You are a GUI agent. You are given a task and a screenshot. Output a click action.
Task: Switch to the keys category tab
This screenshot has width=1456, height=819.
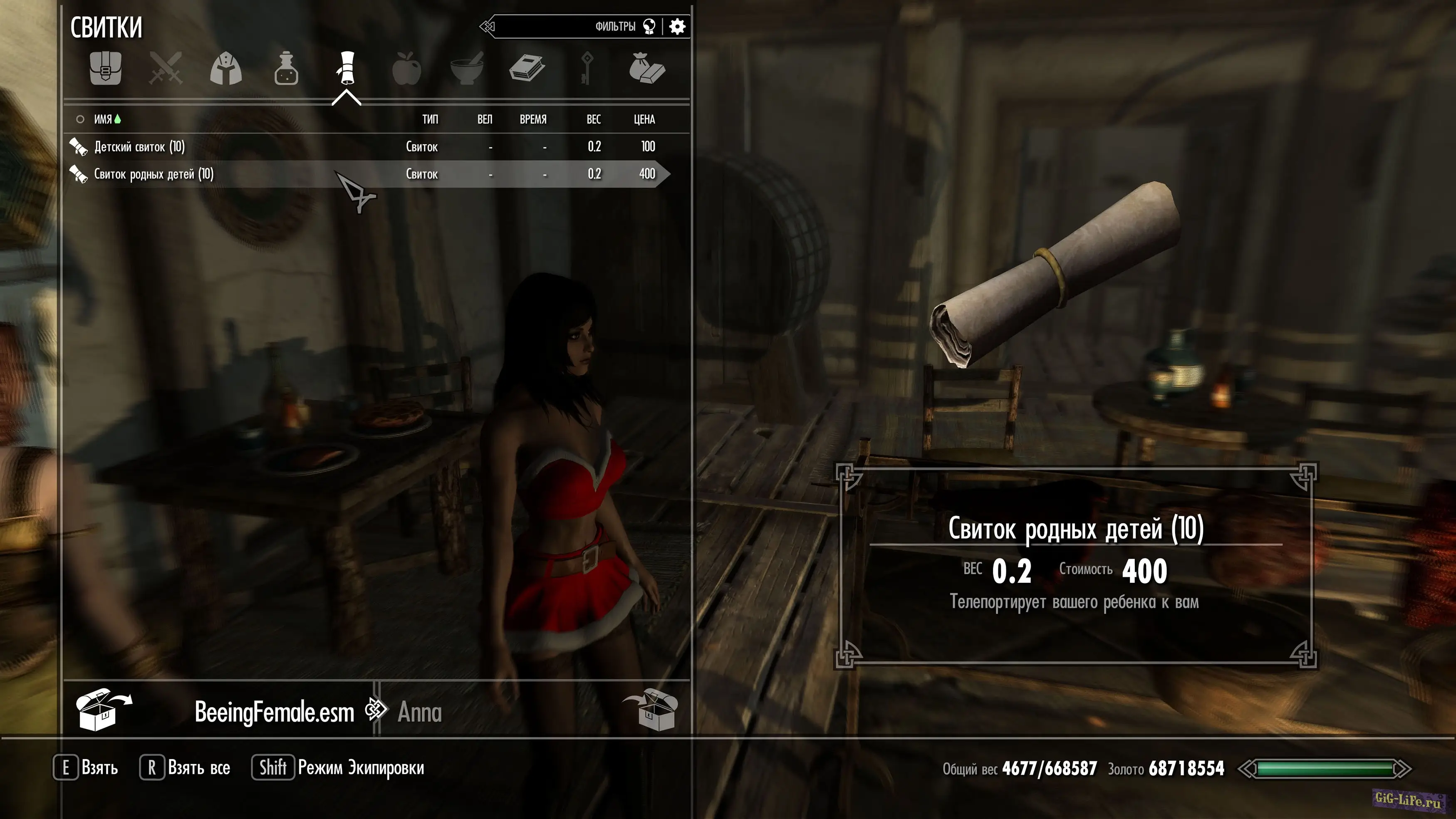[x=587, y=68]
